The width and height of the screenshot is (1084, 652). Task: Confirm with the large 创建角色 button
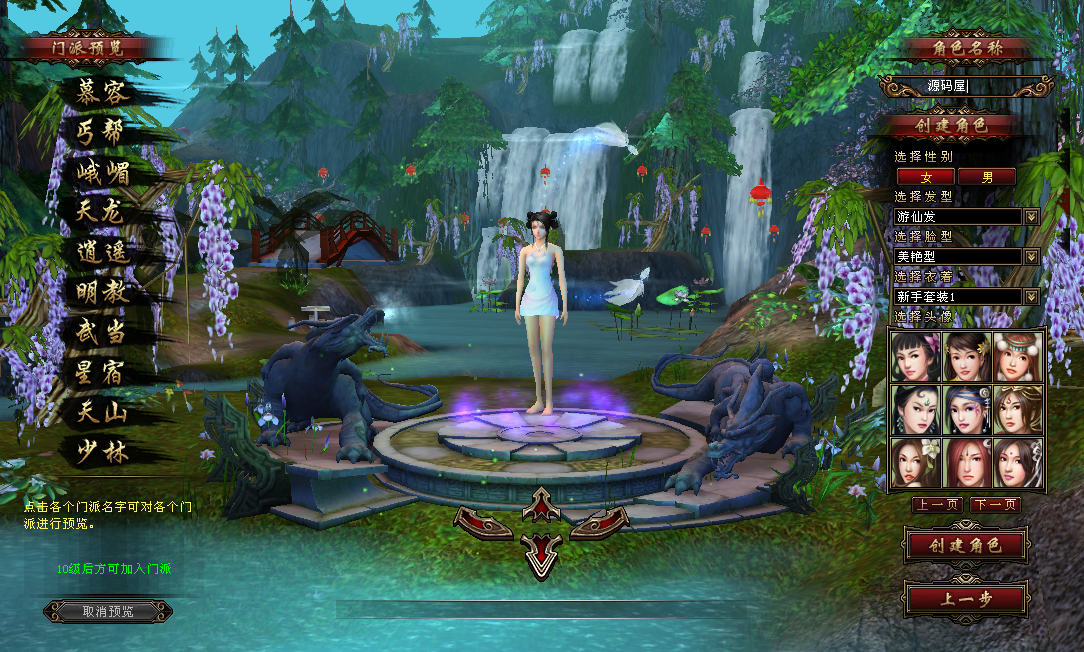point(965,546)
